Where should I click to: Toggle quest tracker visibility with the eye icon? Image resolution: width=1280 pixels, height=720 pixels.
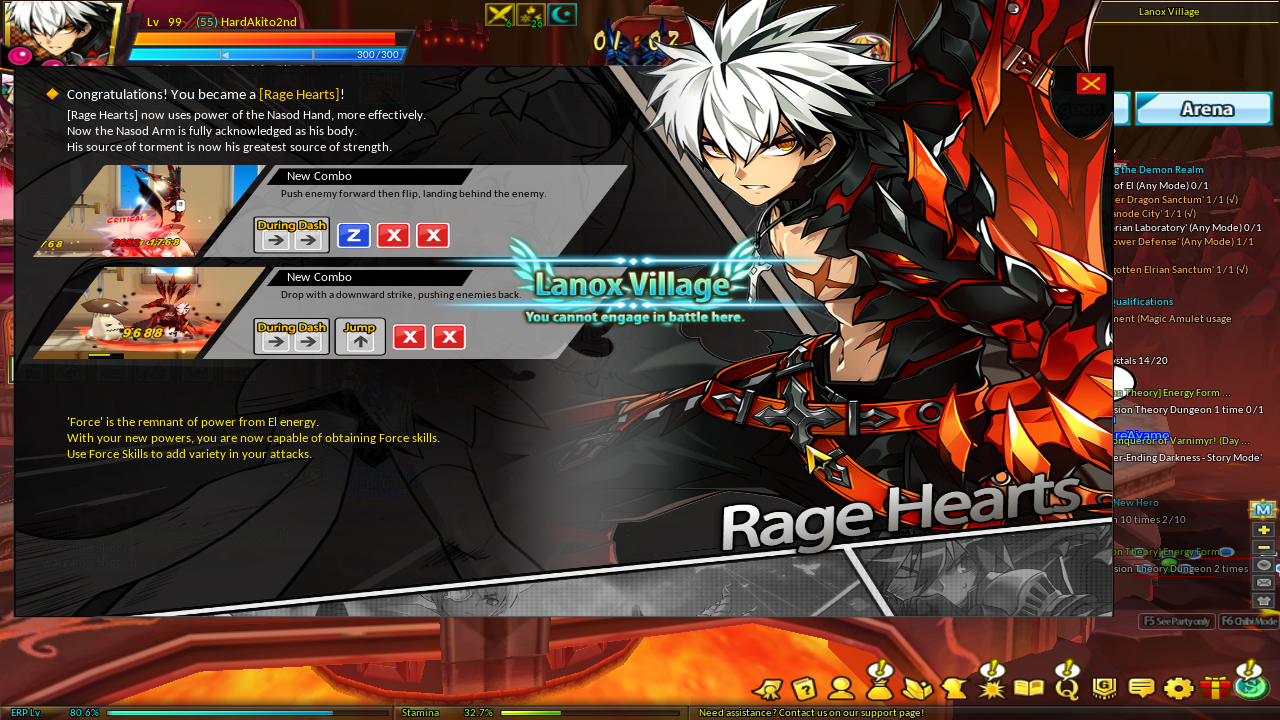[1263, 565]
